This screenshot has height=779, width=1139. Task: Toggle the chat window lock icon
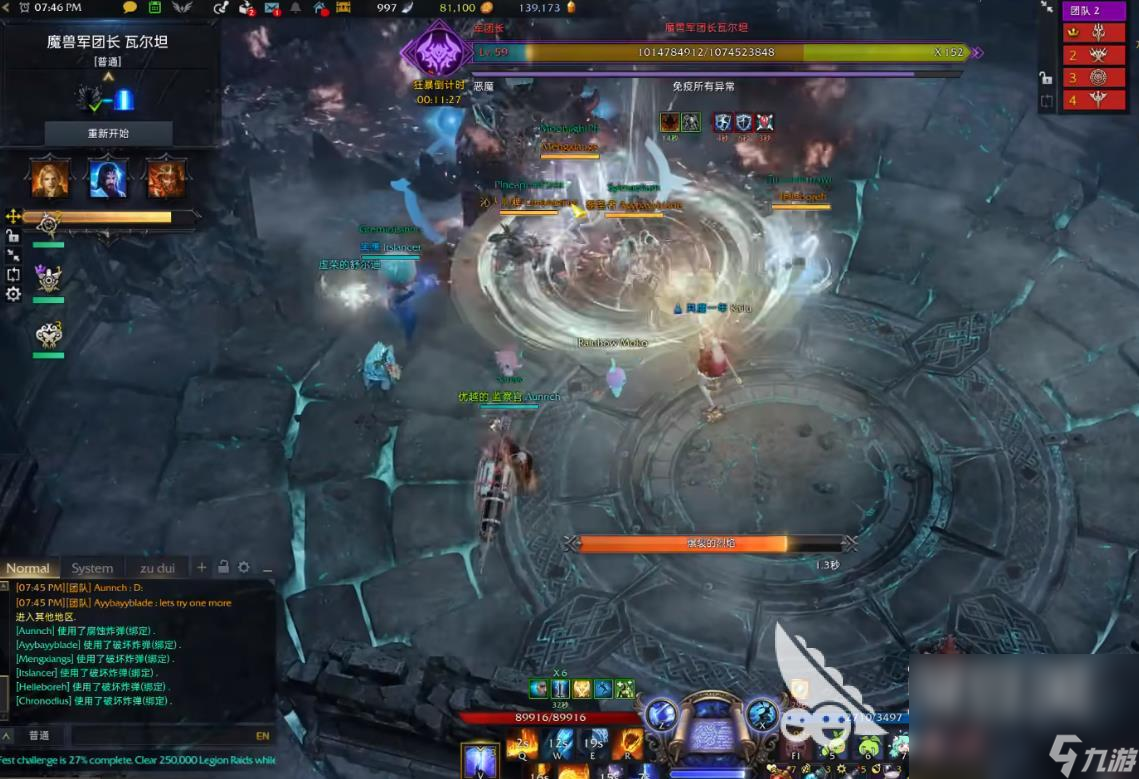coord(223,567)
